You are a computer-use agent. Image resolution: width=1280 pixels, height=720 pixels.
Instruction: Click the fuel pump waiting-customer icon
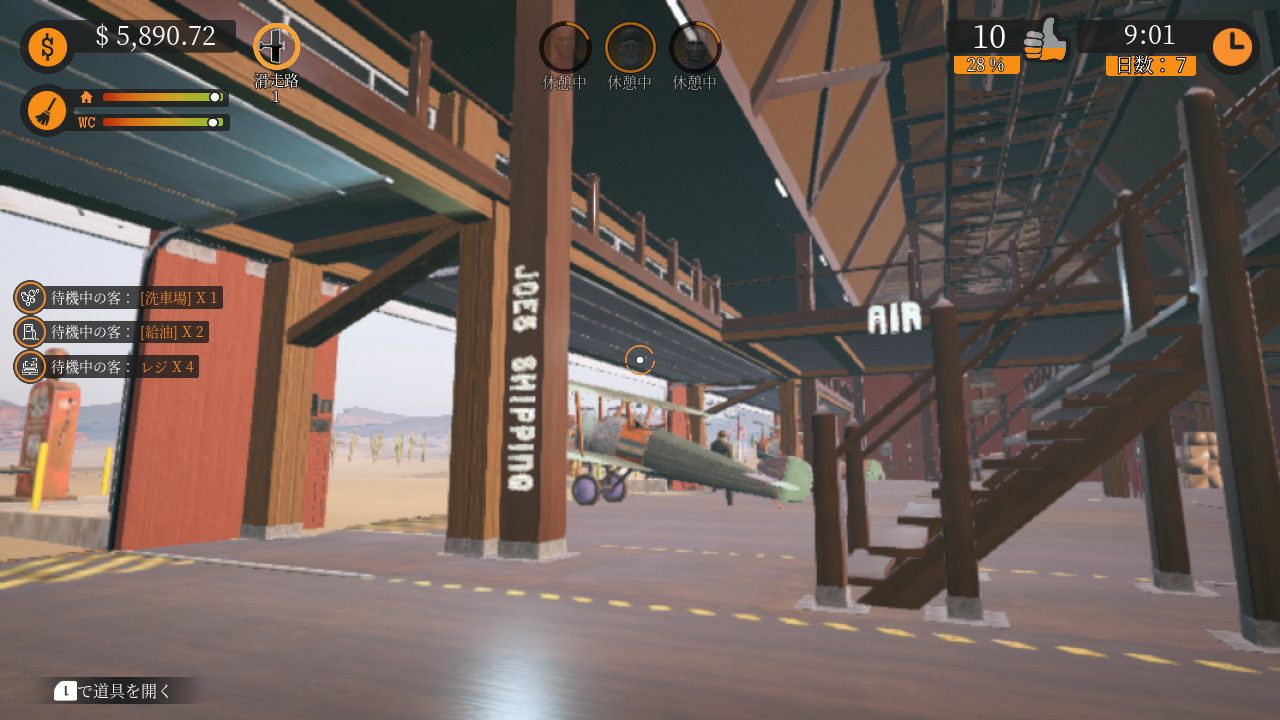[28, 331]
